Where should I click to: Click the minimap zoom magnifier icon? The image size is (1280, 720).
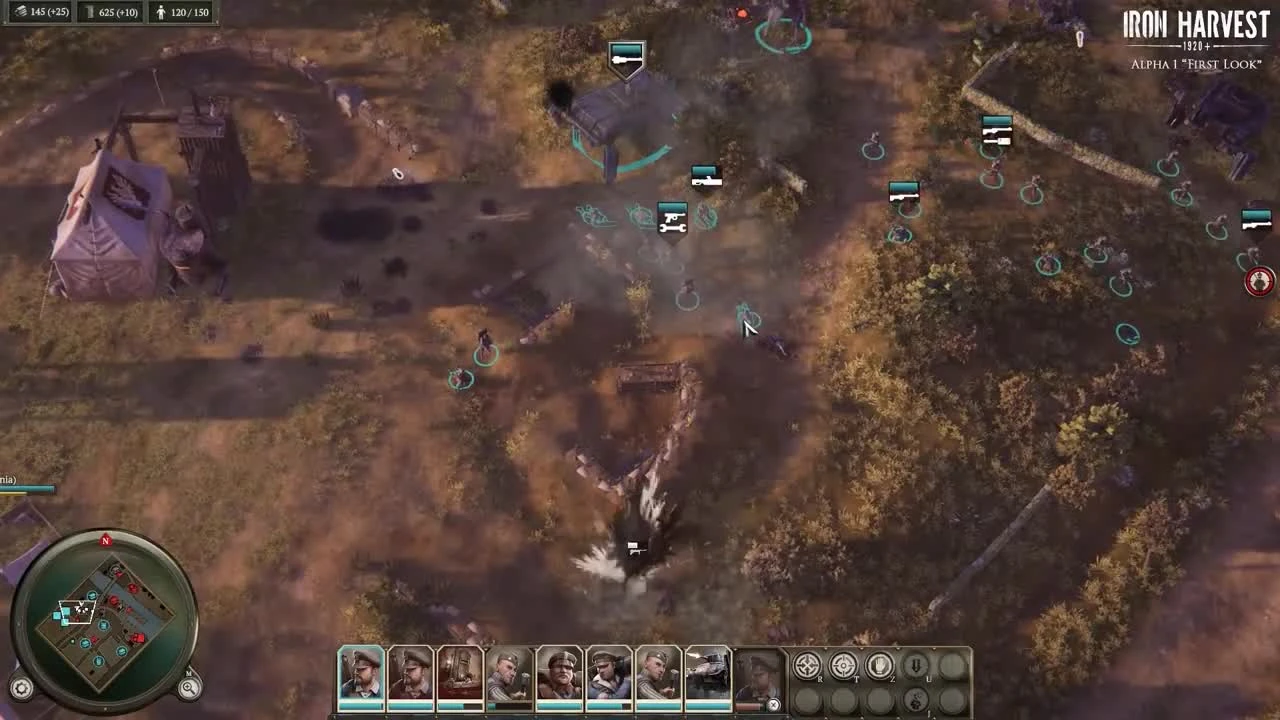[189, 686]
